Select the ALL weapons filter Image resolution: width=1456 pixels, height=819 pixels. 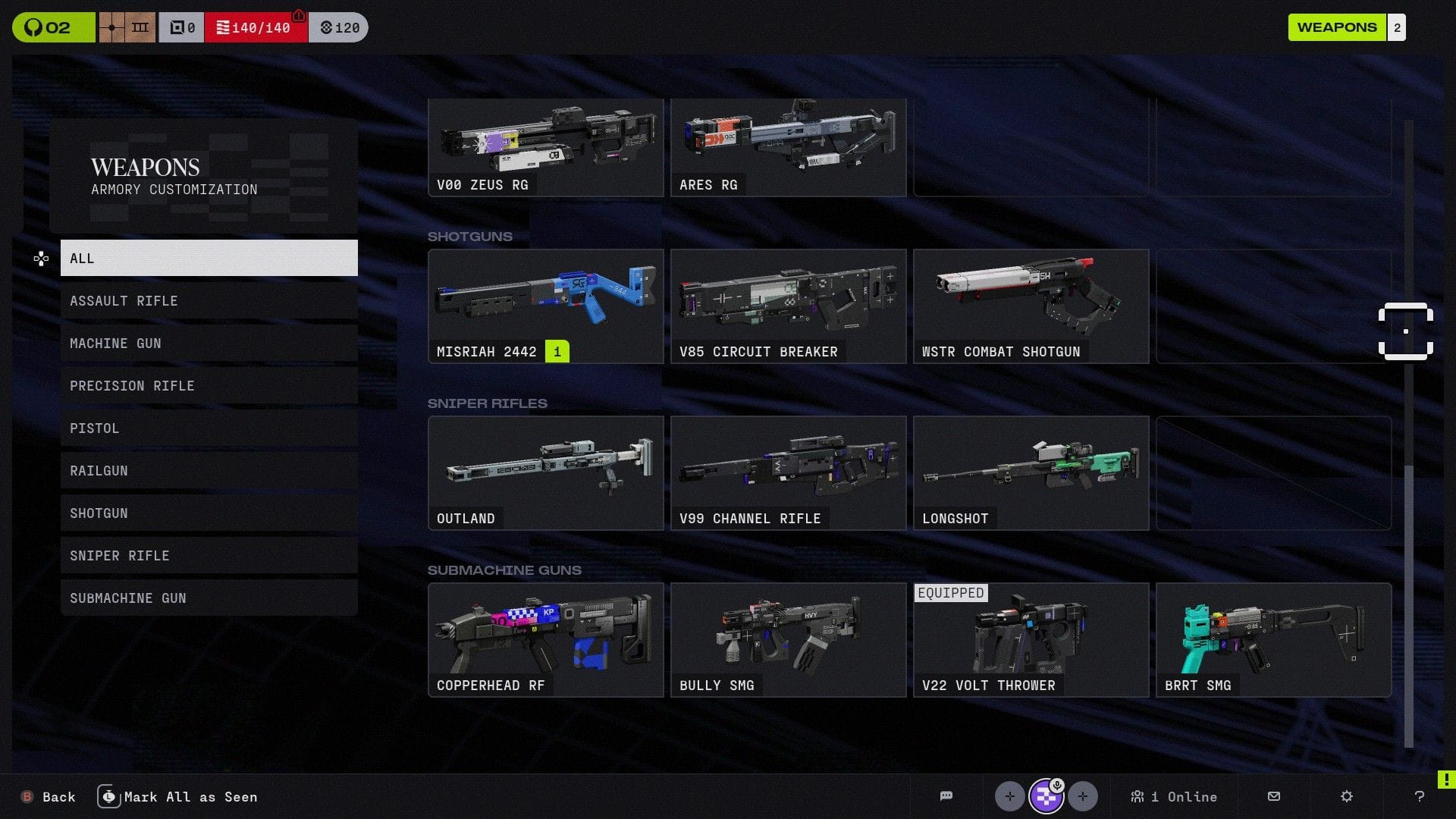point(209,258)
